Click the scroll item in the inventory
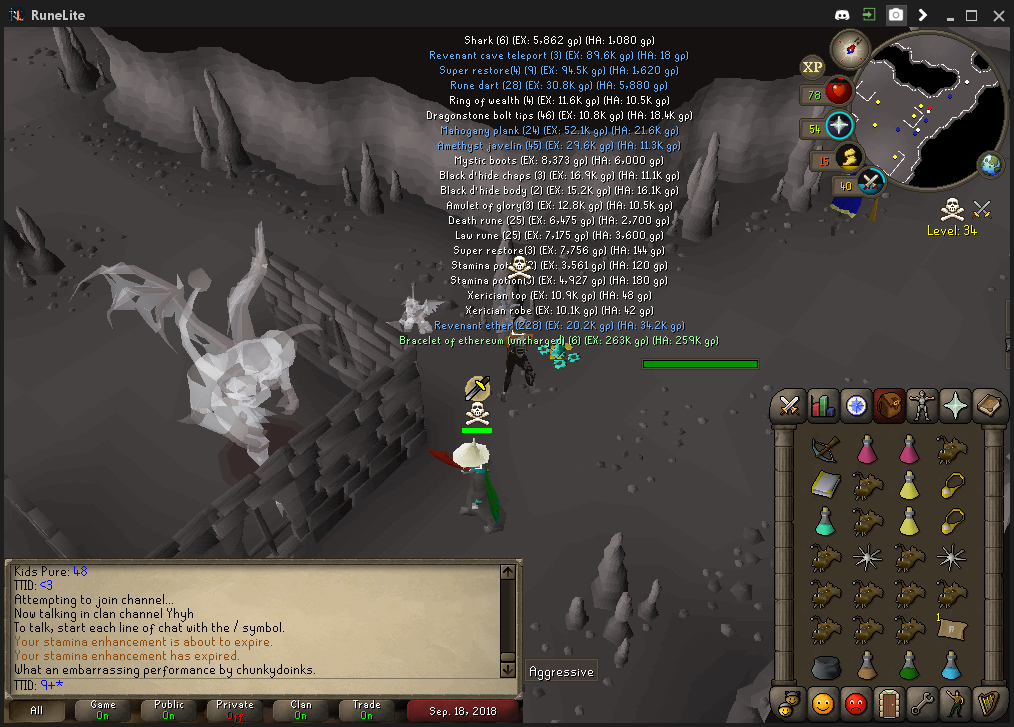Image resolution: width=1014 pixels, height=727 pixels. click(951, 629)
